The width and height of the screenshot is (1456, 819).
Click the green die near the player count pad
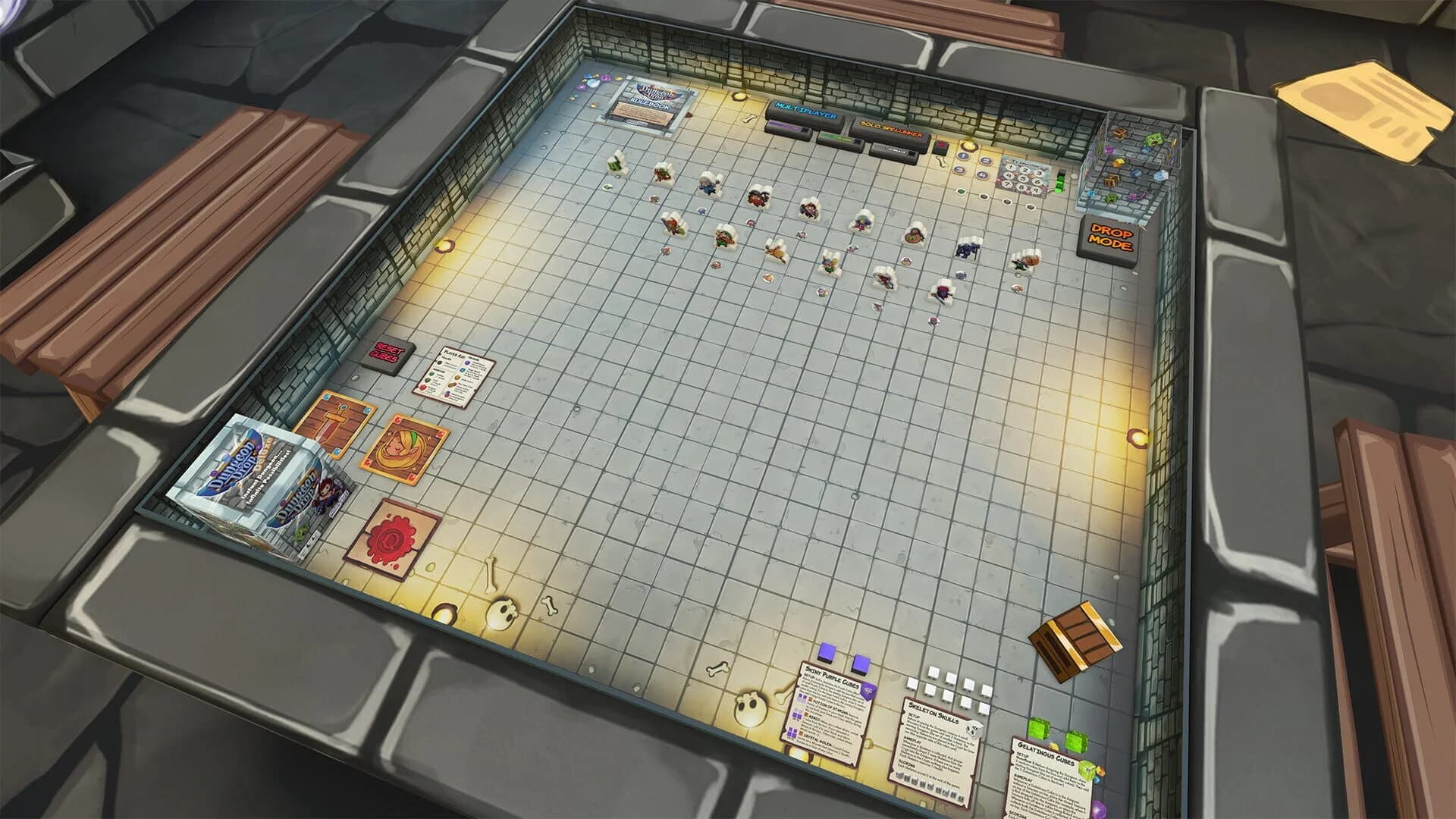pyautogui.click(x=1059, y=181)
